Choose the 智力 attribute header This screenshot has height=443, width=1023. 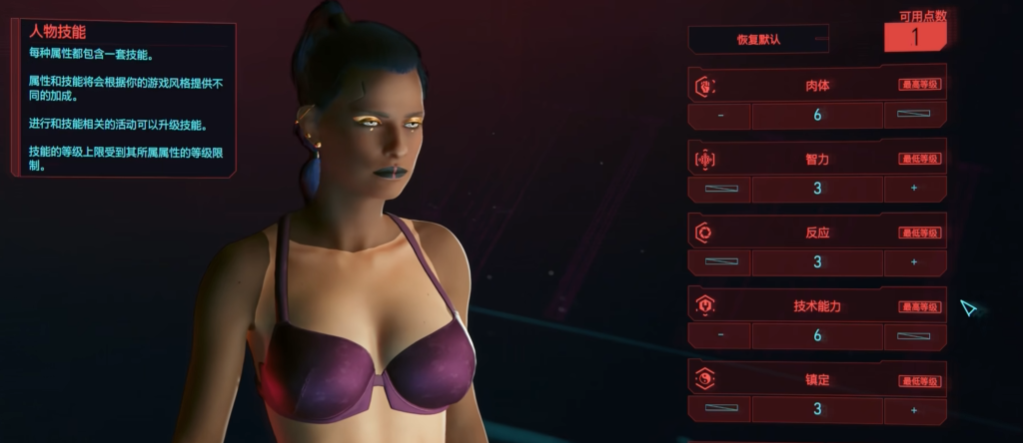(x=816, y=159)
